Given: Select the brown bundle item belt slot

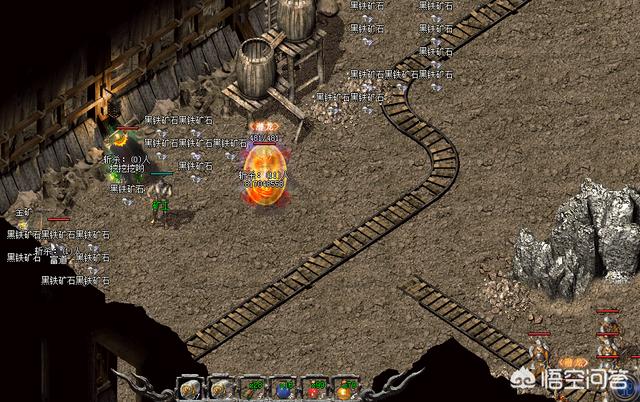Looking at the screenshot, I should click(251, 390).
